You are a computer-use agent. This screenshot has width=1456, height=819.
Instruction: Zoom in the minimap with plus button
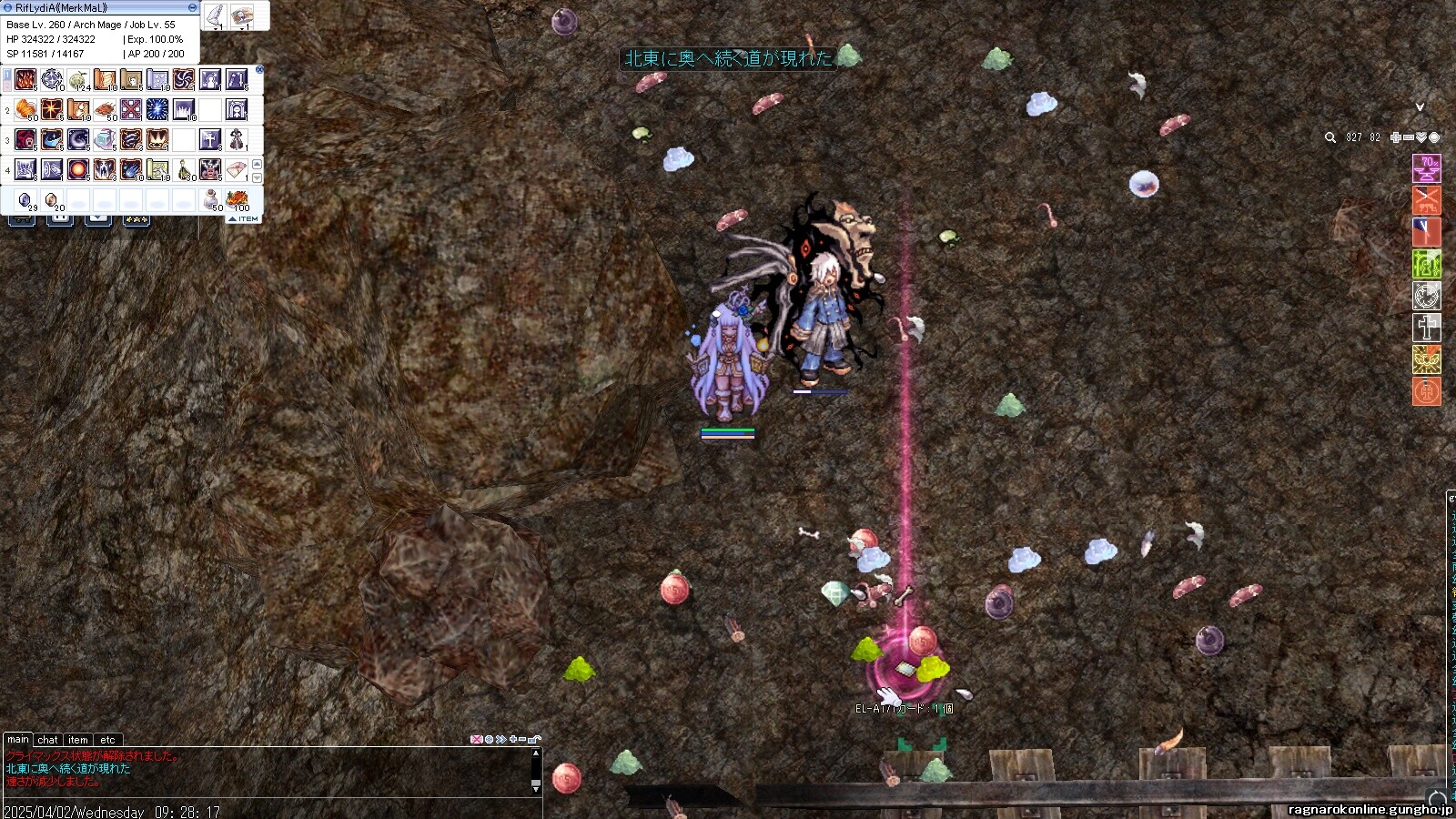click(1396, 137)
